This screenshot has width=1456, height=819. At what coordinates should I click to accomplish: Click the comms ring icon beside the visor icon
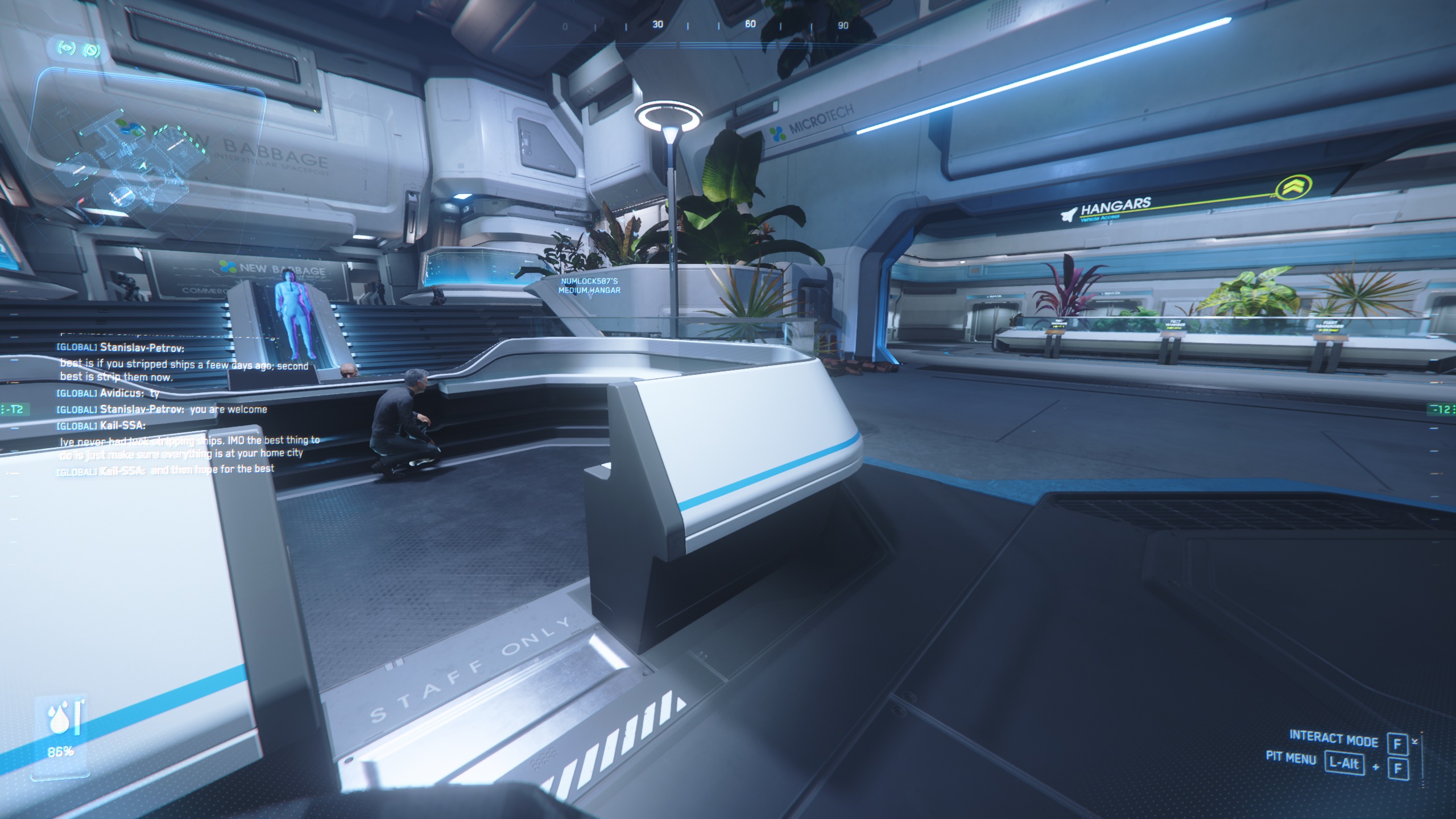click(x=91, y=49)
